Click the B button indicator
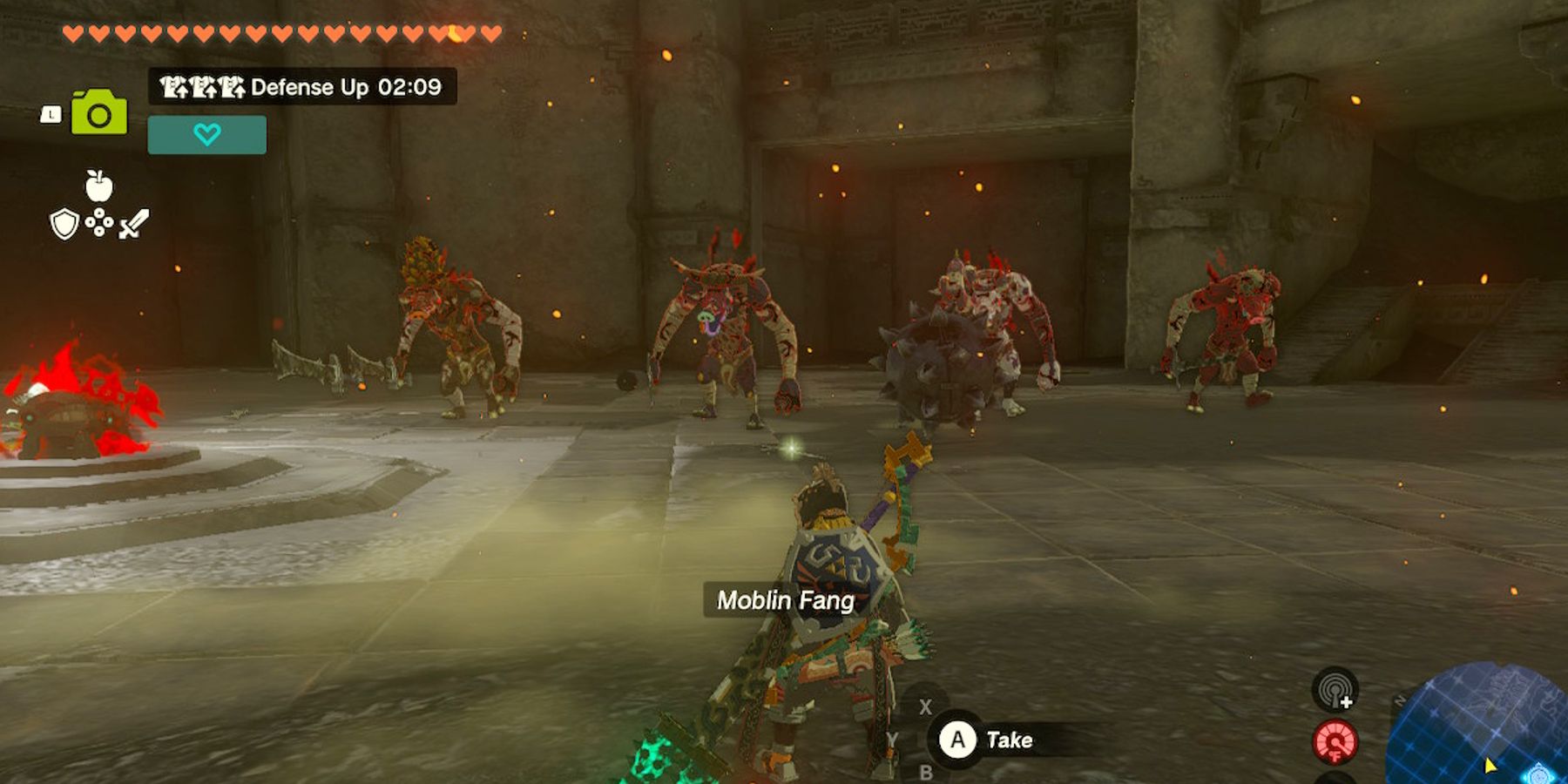Image resolution: width=1568 pixels, height=784 pixels. [x=926, y=773]
